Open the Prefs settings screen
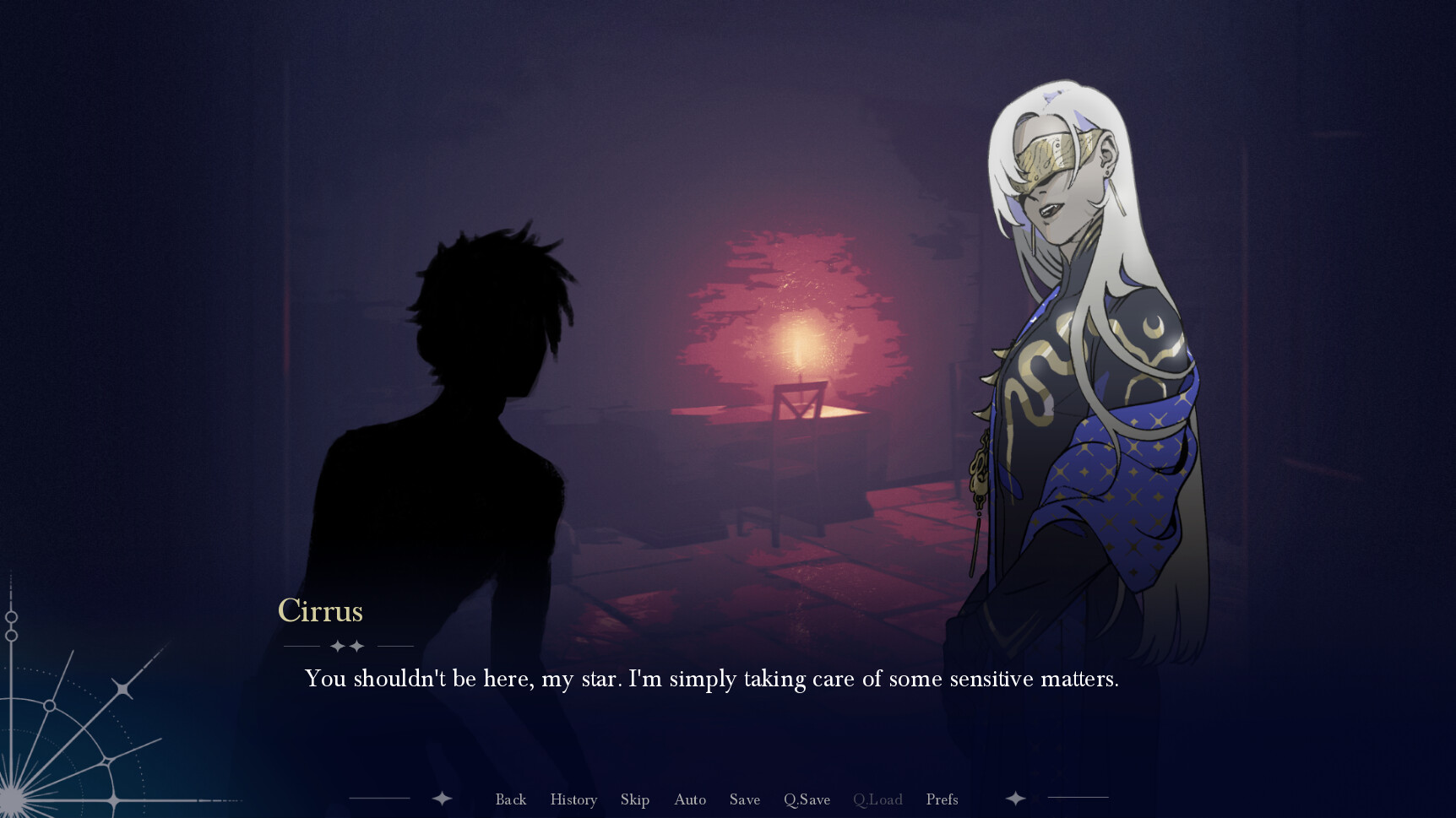The width and height of the screenshot is (1456, 818). click(942, 799)
